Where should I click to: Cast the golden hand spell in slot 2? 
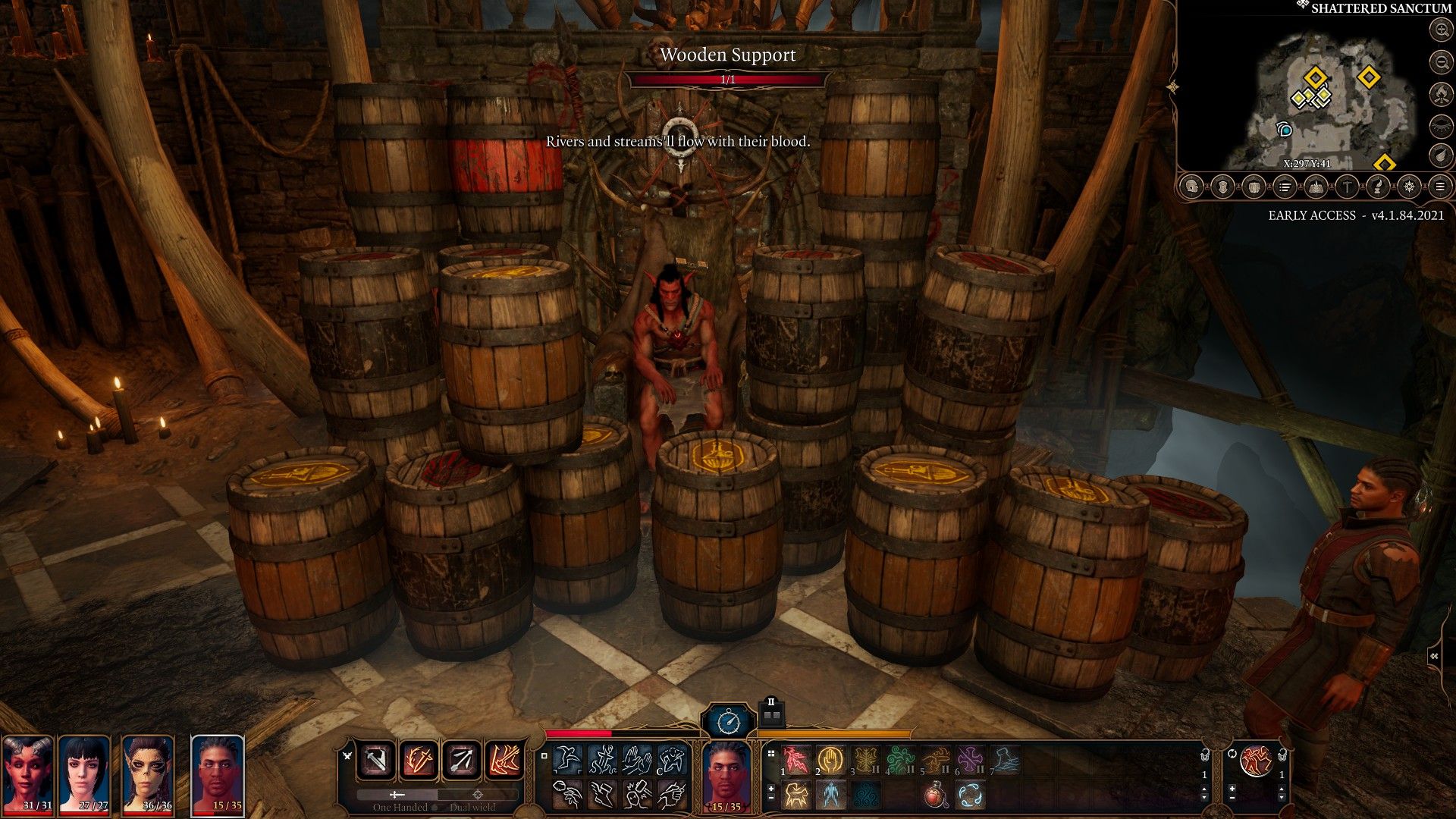click(x=831, y=759)
